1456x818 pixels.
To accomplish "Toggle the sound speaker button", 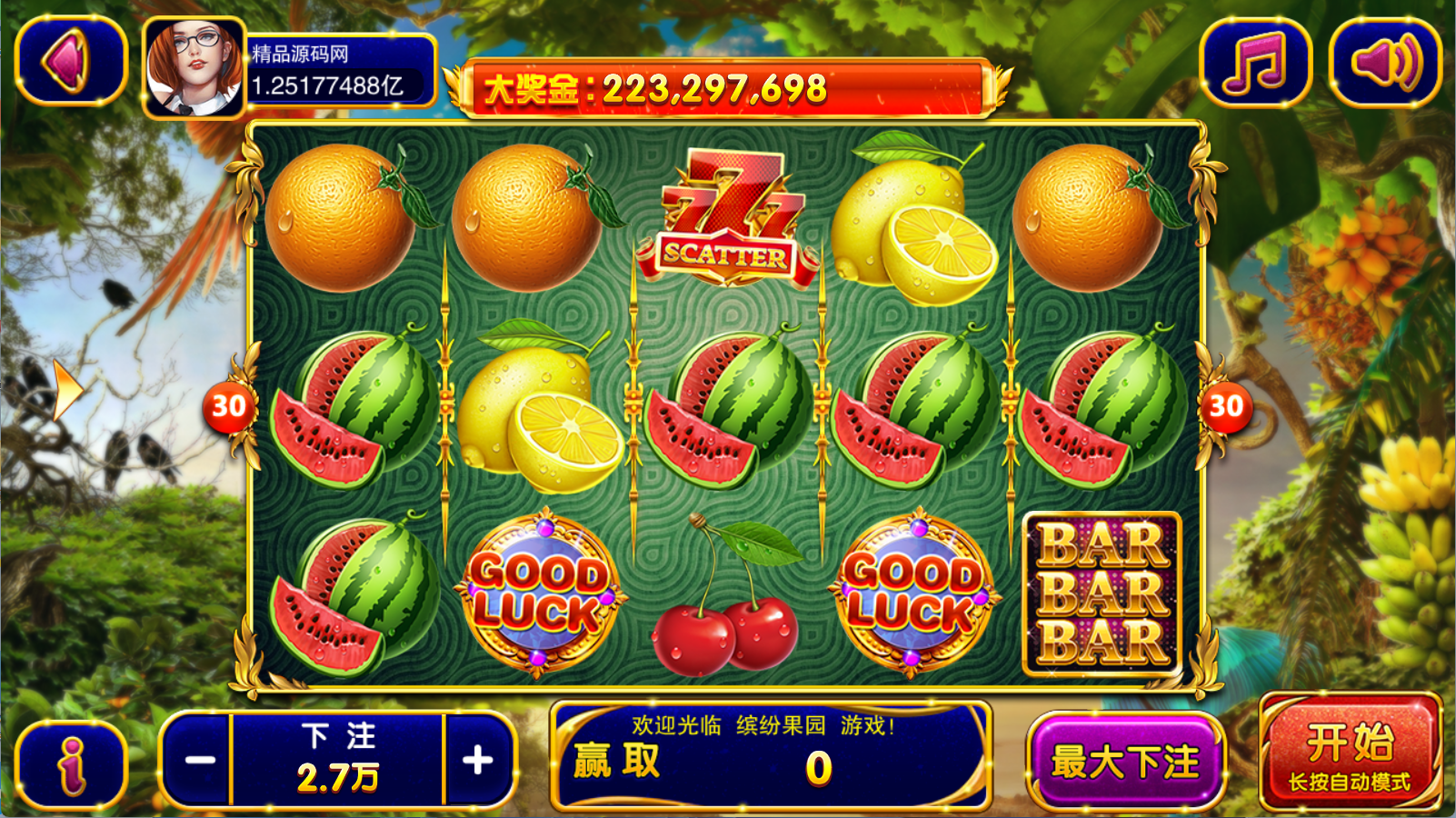I will pos(1384,61).
